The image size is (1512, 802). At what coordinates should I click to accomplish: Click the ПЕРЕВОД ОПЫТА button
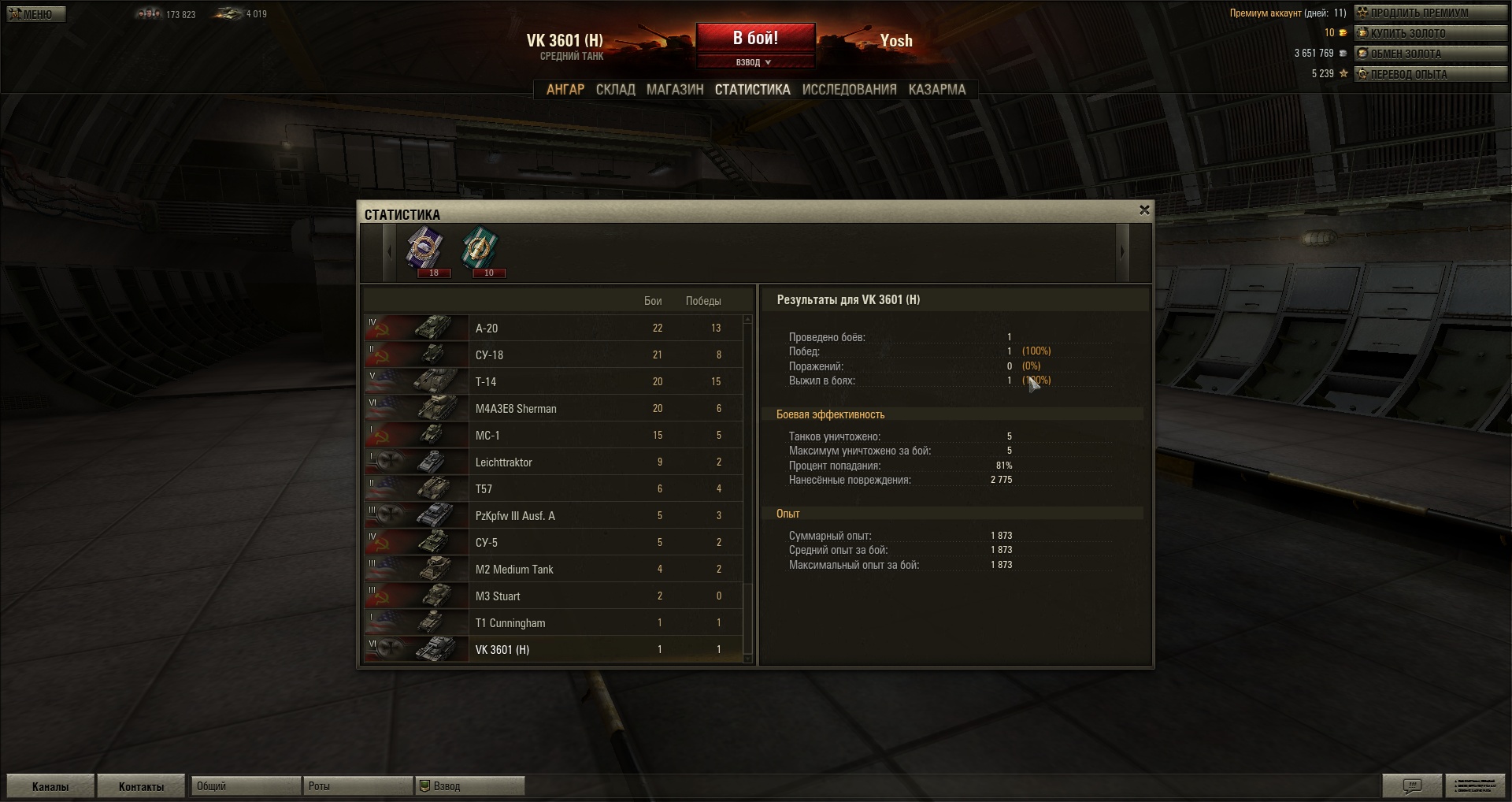point(1429,74)
